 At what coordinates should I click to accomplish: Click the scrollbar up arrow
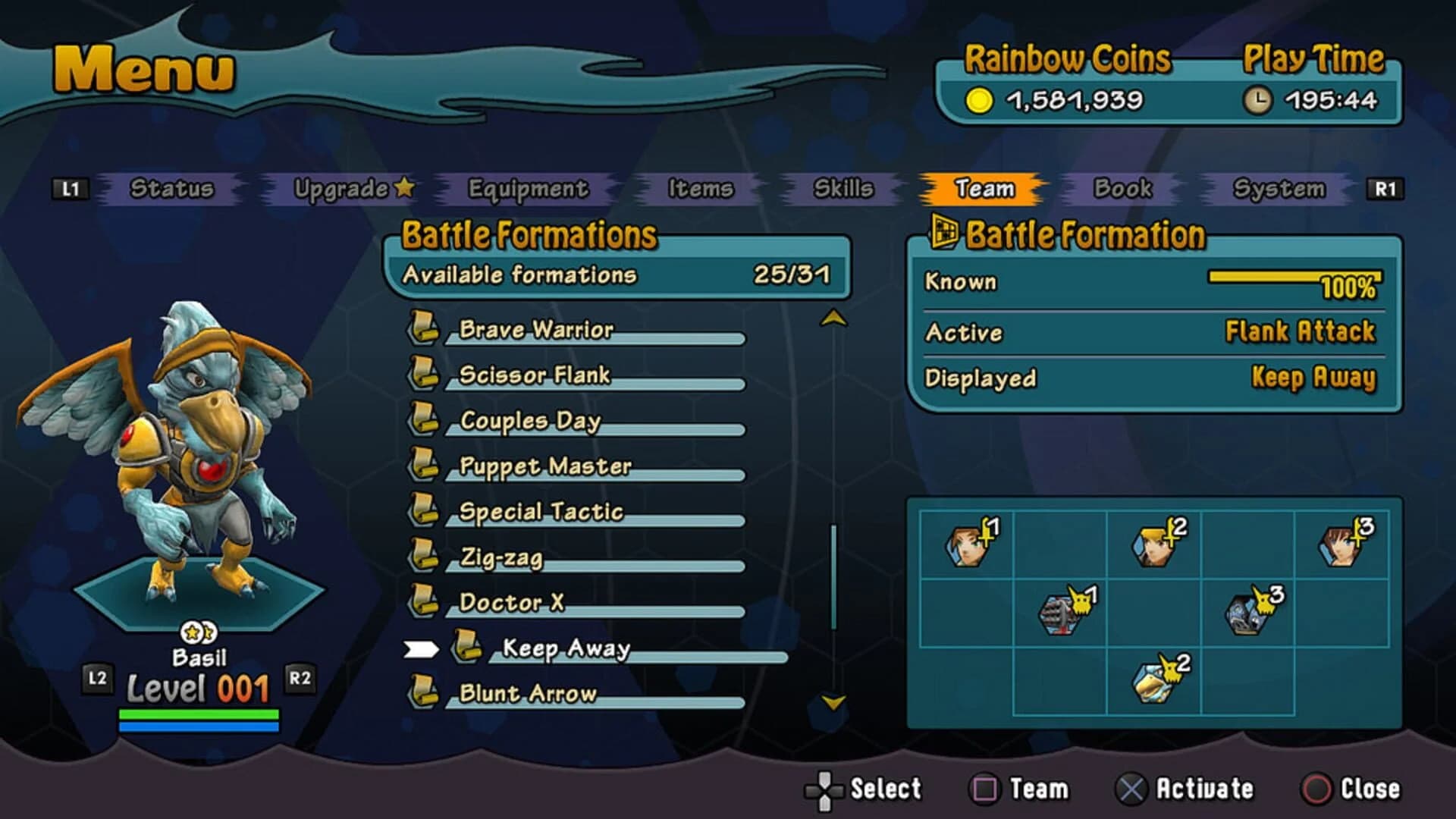pyautogui.click(x=834, y=318)
